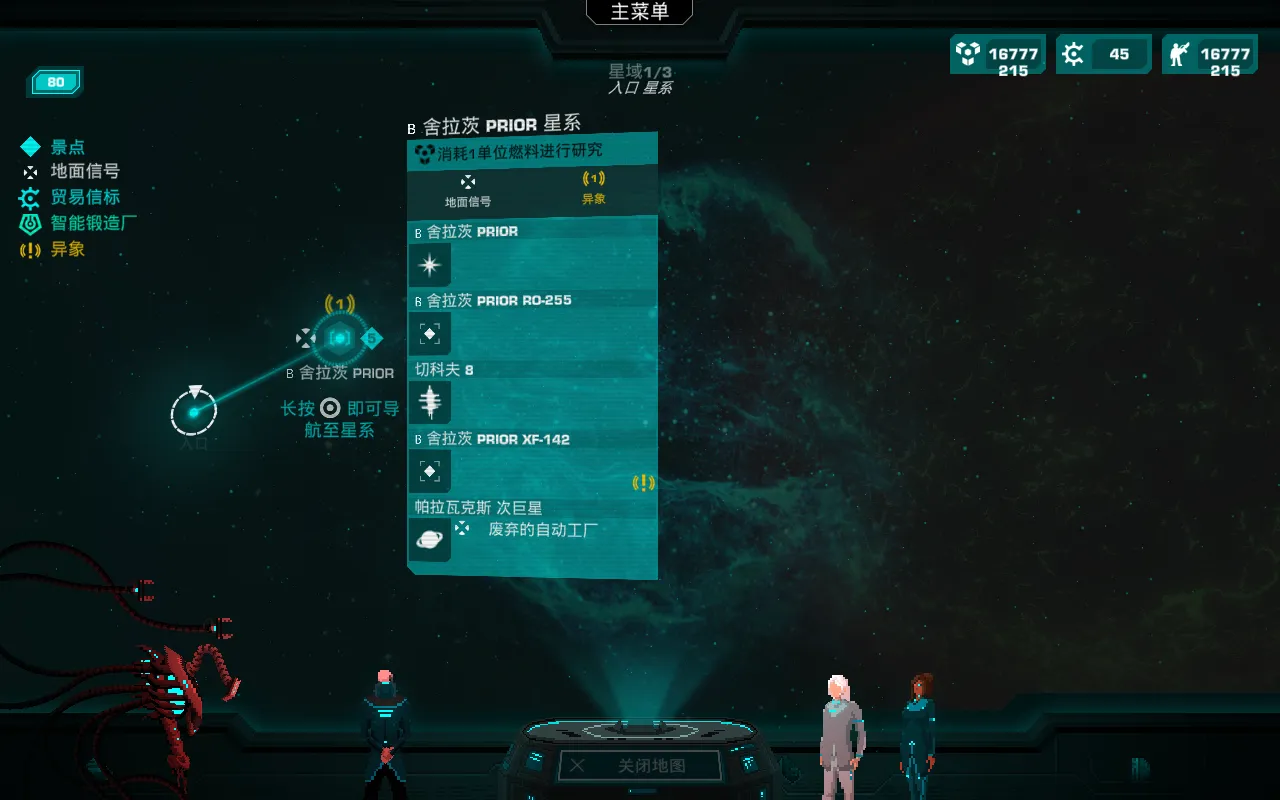
Task: Click the 智能锻造厂 legend icon
Action: [30, 224]
